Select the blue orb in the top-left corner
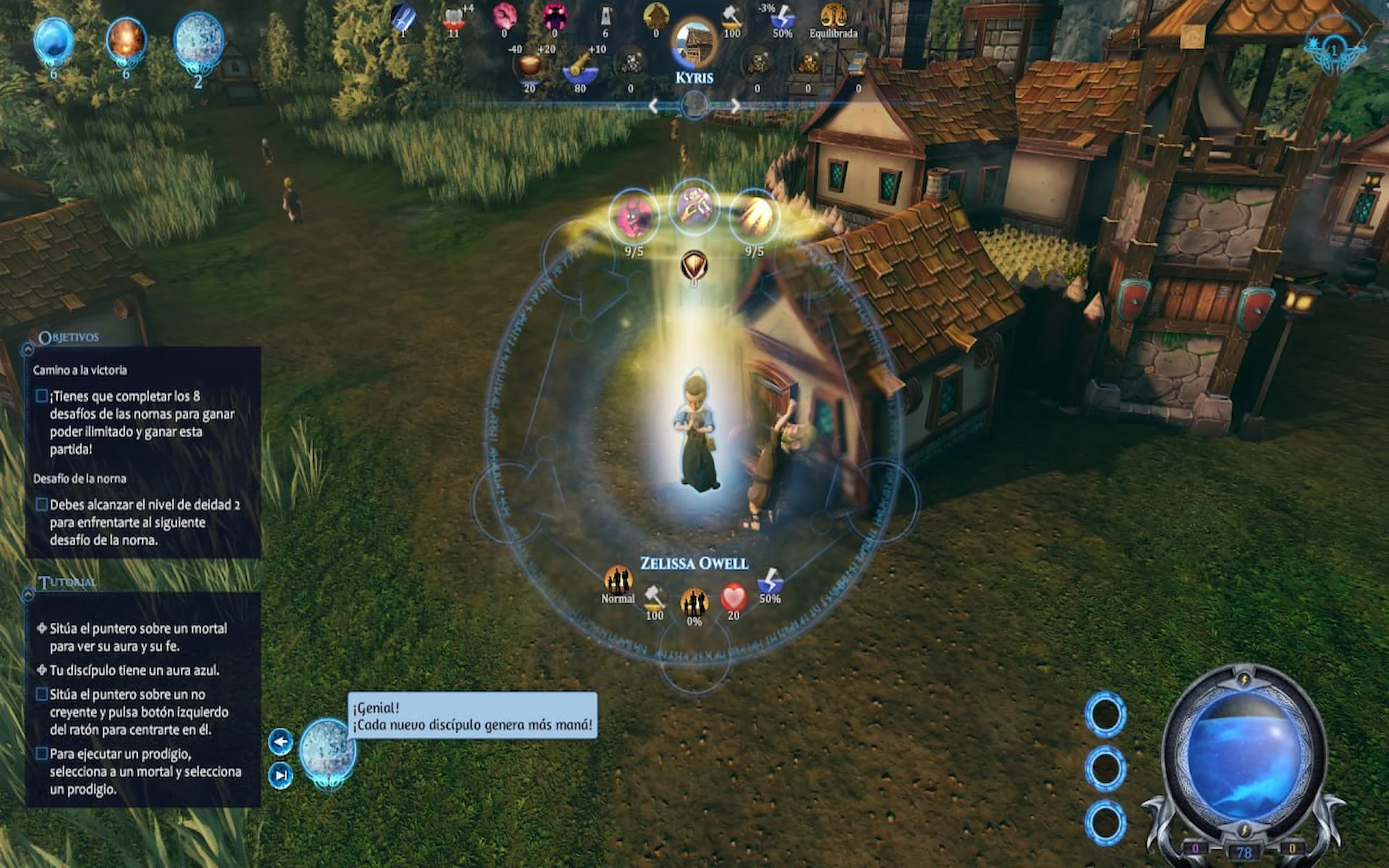Viewport: 1389px width, 868px height. pyautogui.click(x=54, y=41)
